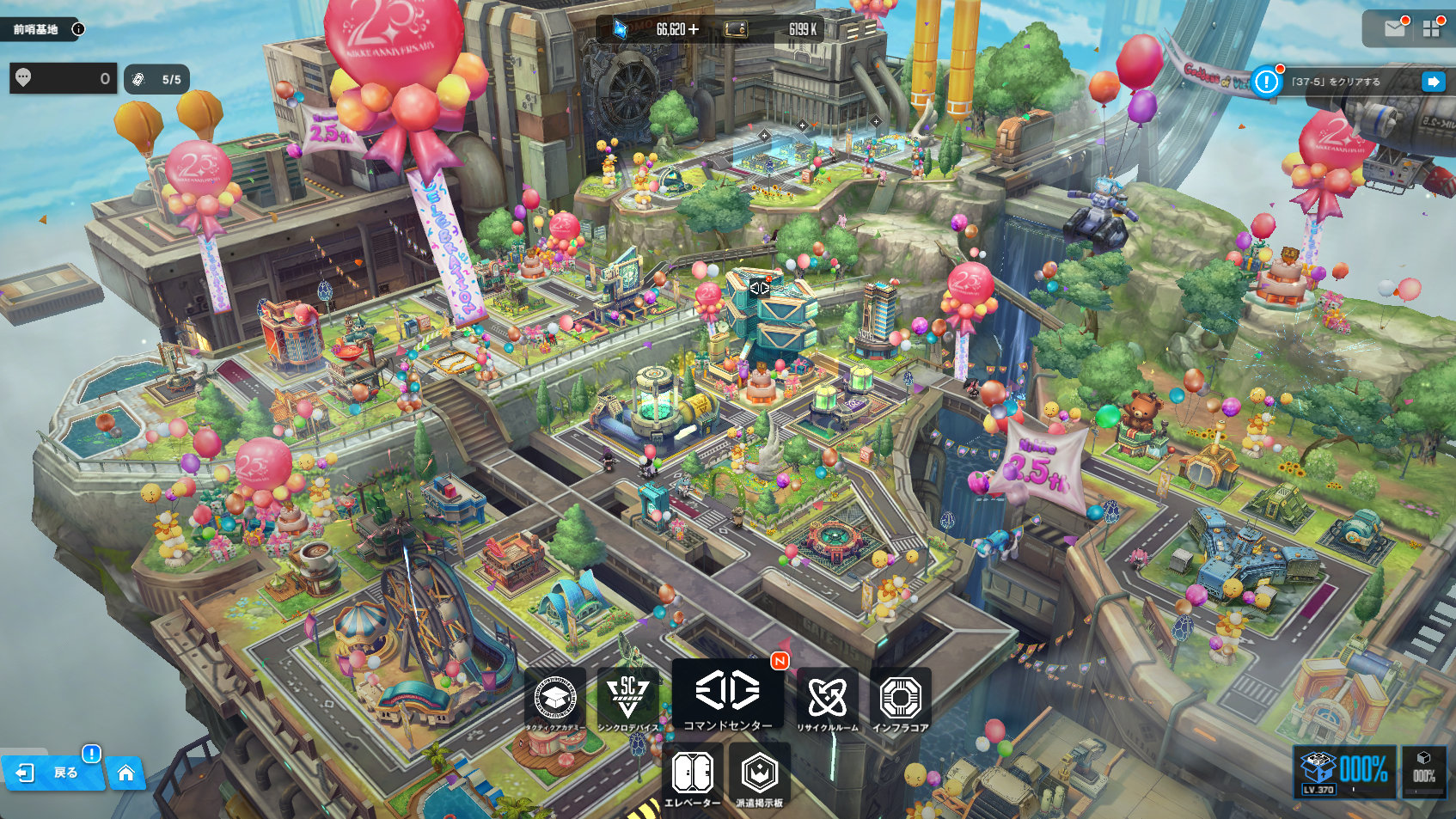Show 前哨基地 info via the i icon

[78, 29]
